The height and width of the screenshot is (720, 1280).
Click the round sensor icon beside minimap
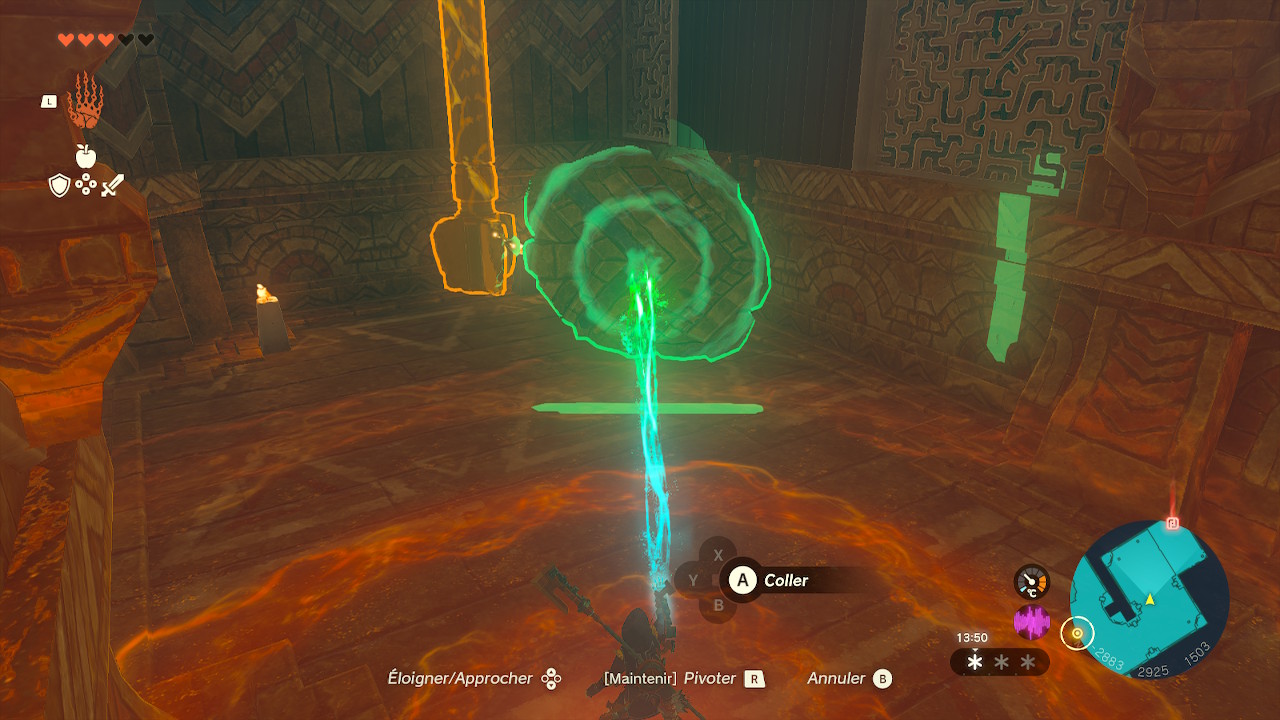pos(1077,633)
